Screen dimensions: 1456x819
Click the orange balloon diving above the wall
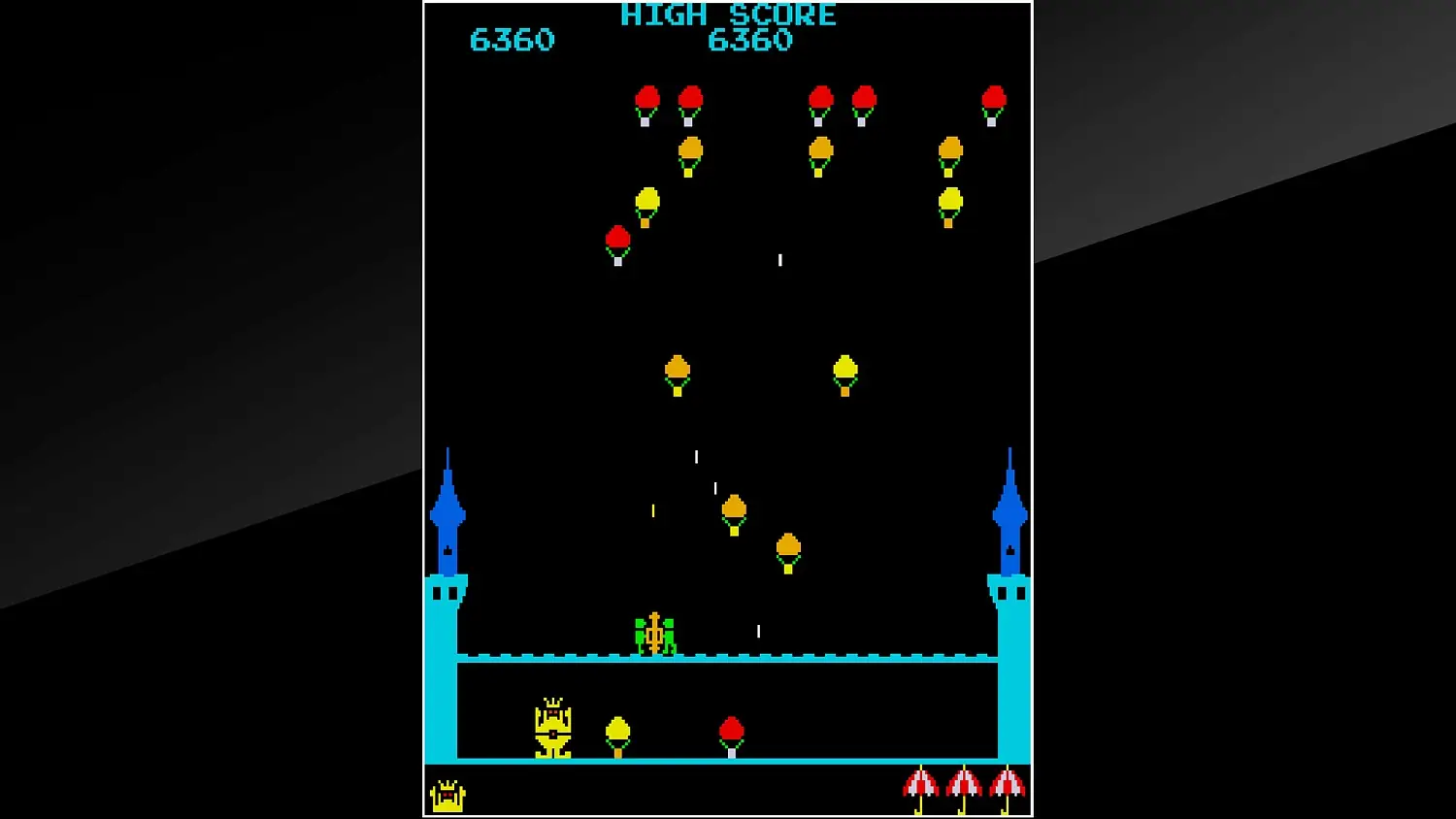point(735,508)
